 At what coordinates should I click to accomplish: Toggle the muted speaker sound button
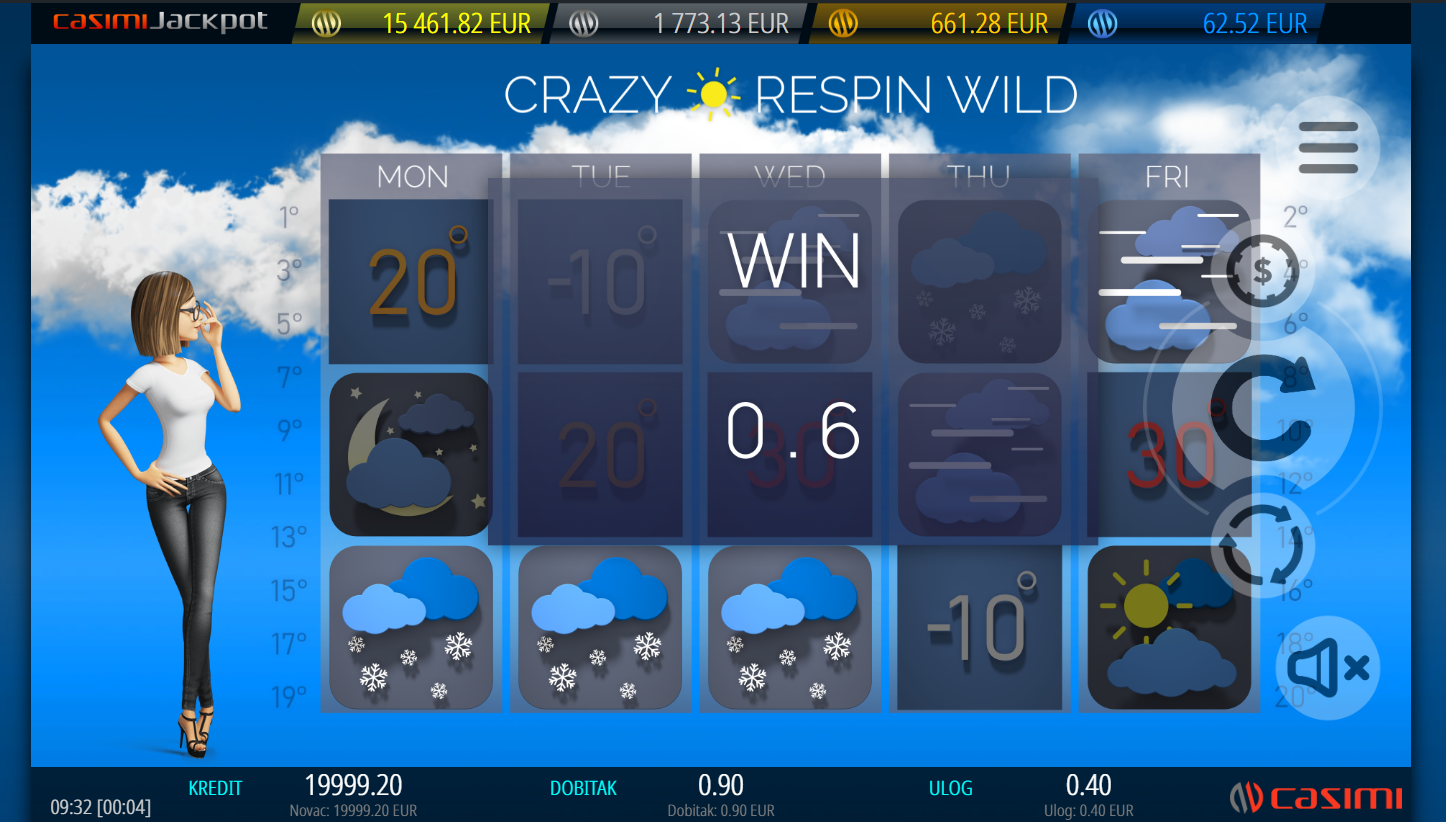[1327, 668]
